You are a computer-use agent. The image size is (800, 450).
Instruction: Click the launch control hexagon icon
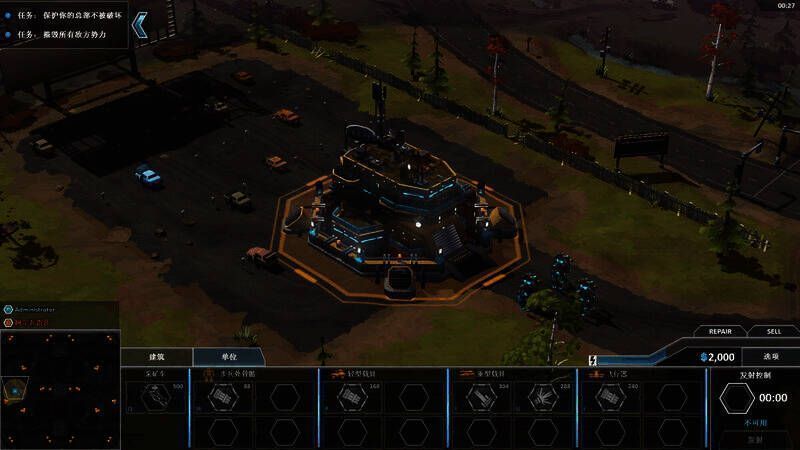(737, 397)
